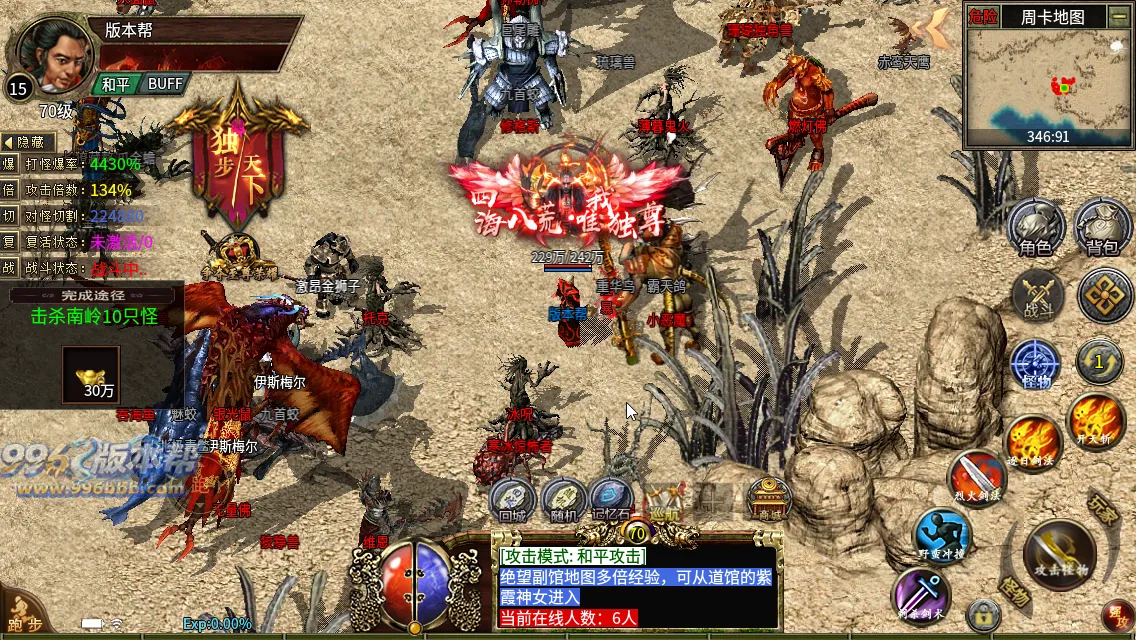1136x640 pixels.
Task: Use the 逐日剑法 flame skill
Action: tap(1032, 441)
